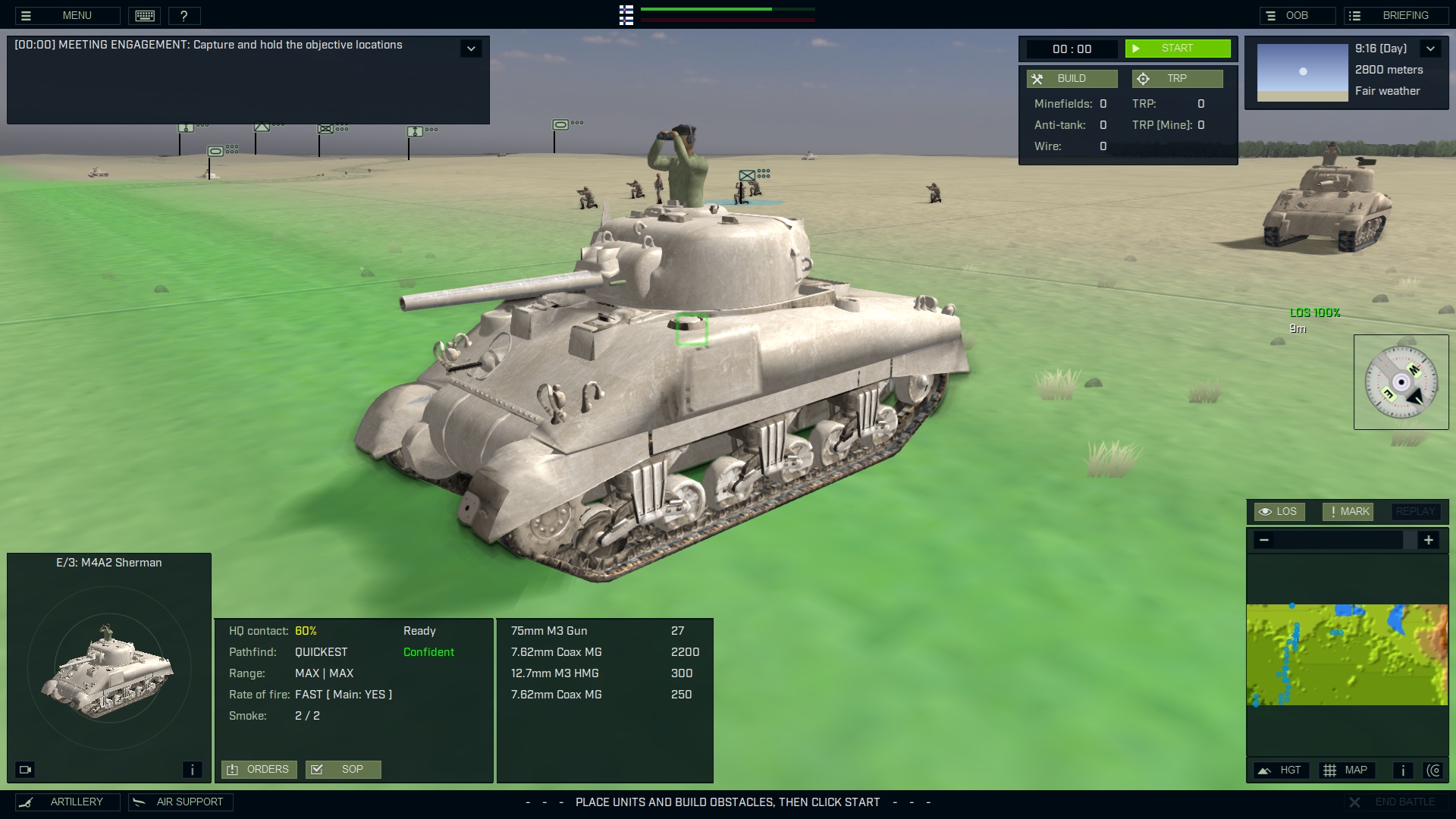Open the keyboard shortcuts icon next to MENU
This screenshot has width=1456, height=819.
pos(144,15)
